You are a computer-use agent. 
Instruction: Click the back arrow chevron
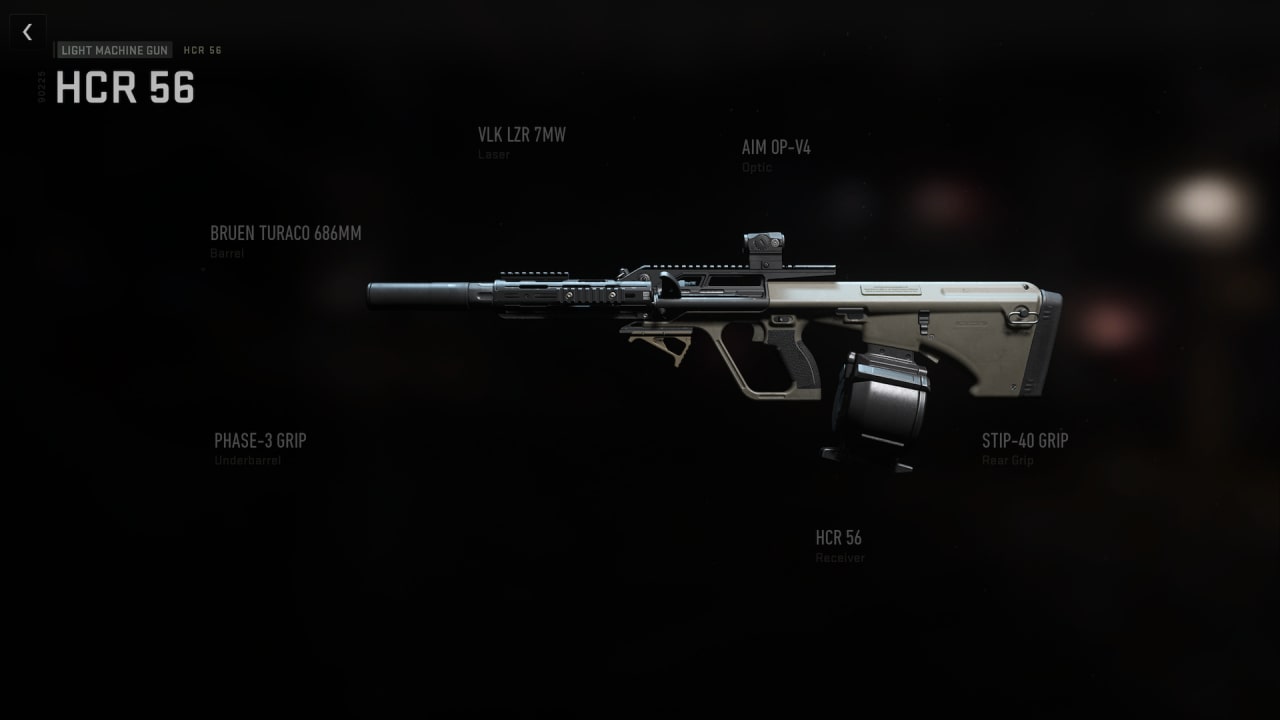point(27,31)
